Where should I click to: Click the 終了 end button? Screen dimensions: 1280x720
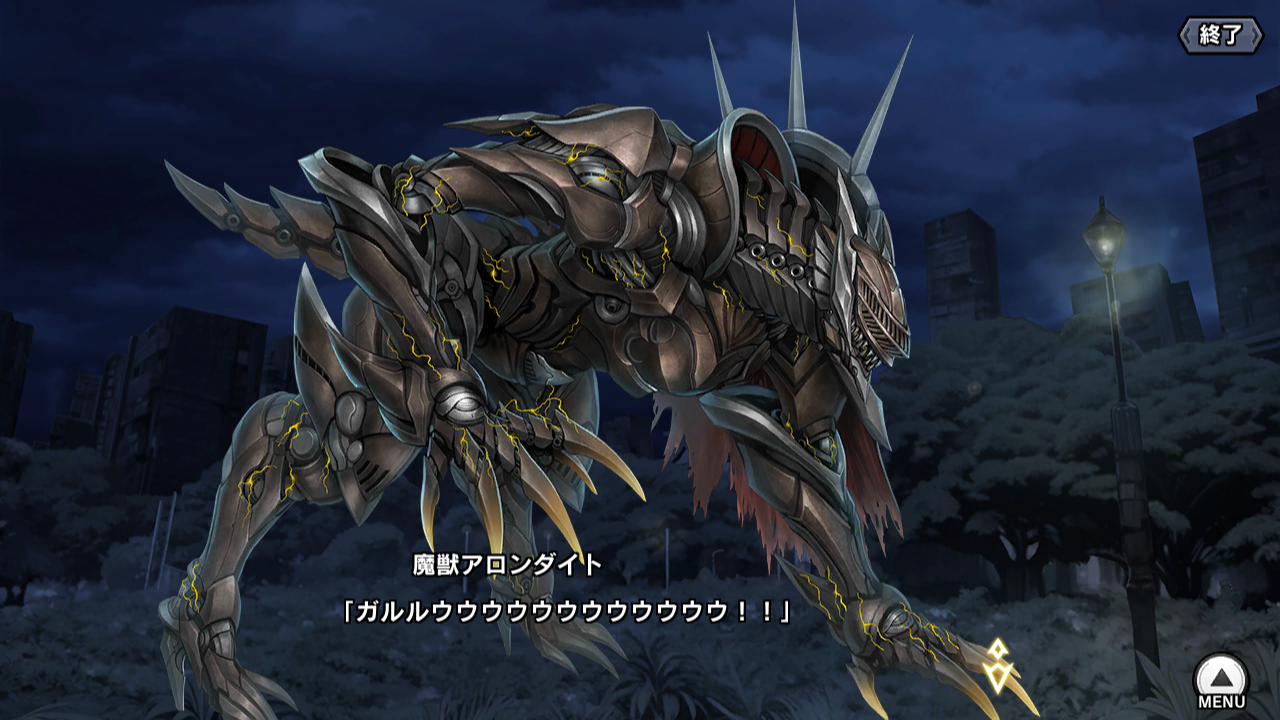1220,35
